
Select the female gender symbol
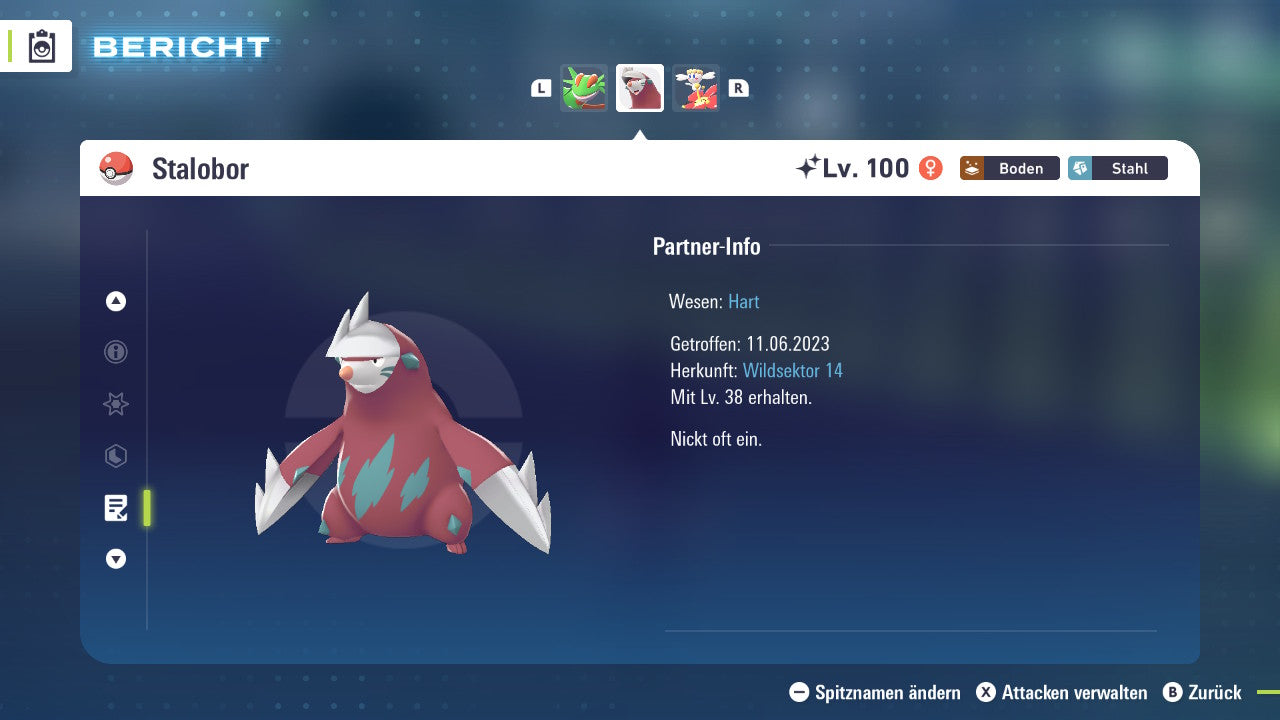click(930, 168)
